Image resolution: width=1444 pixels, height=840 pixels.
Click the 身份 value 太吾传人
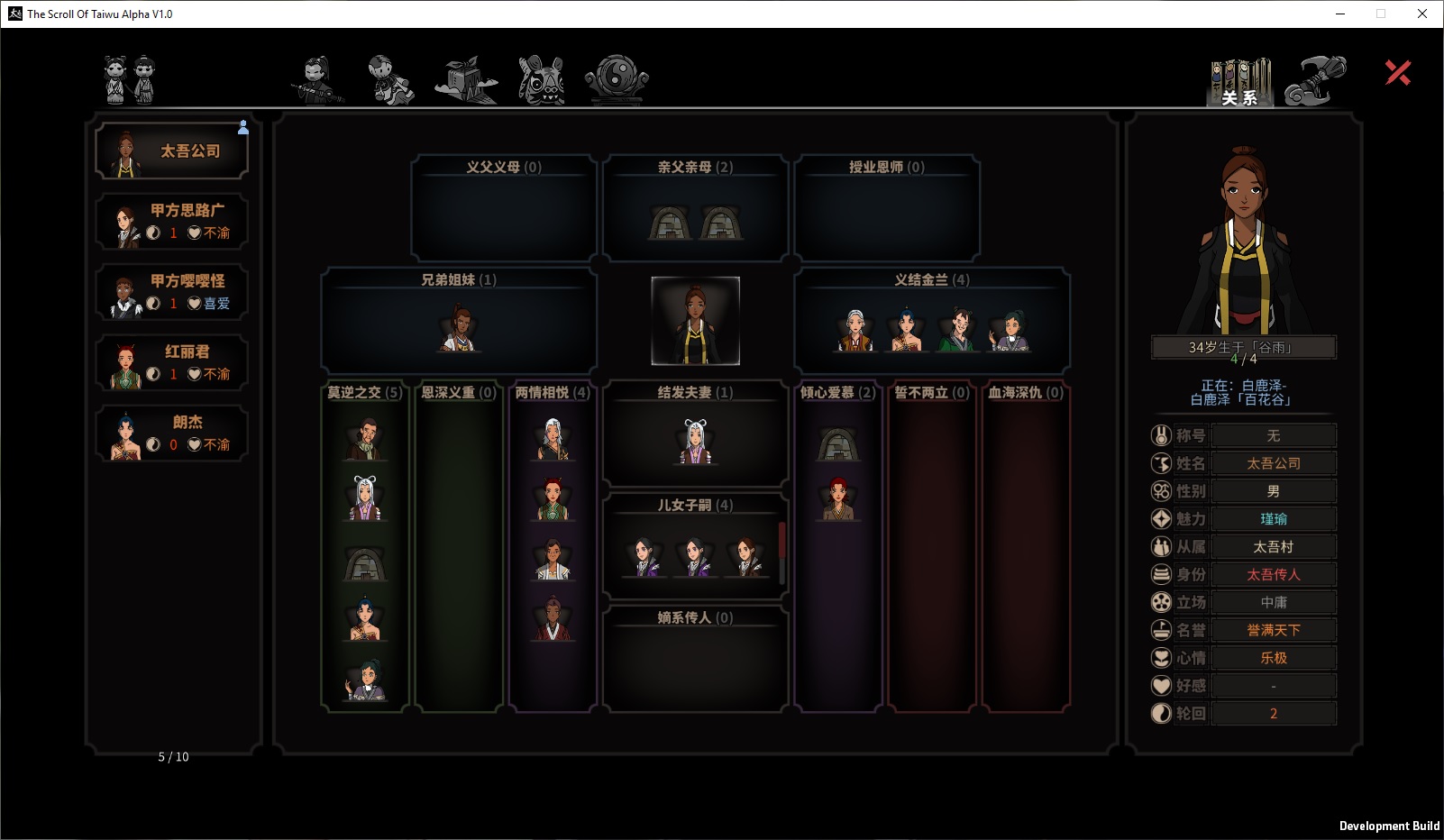coord(1273,574)
